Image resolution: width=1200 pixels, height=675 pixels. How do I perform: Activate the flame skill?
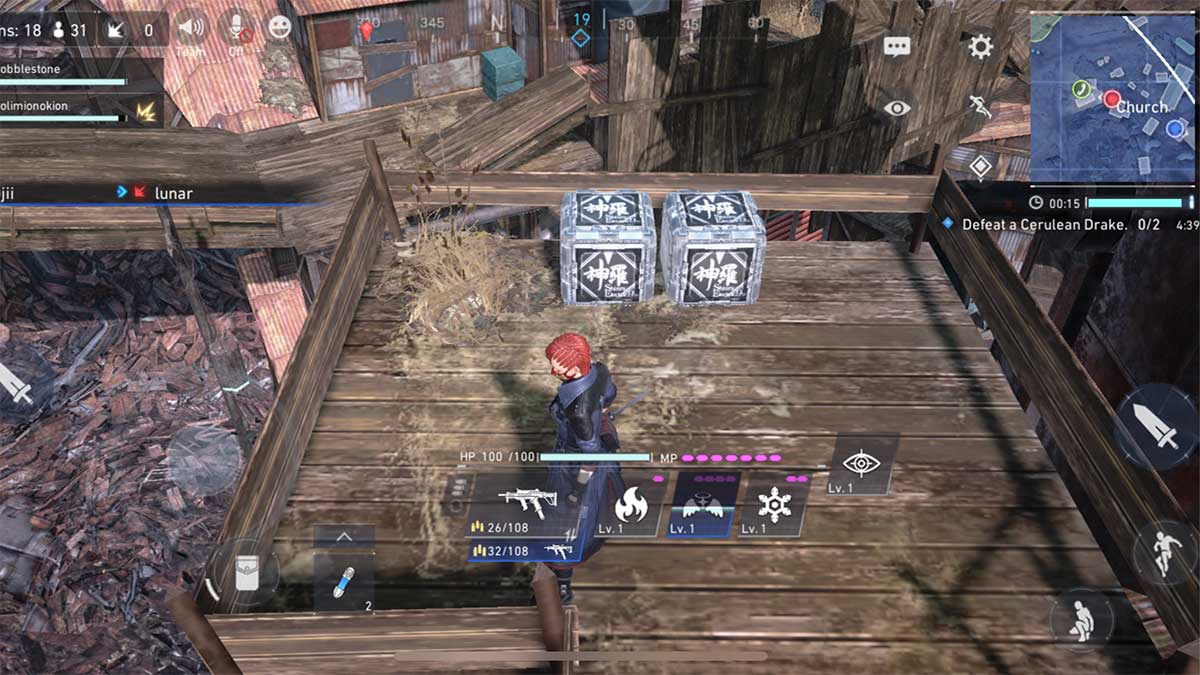tap(631, 507)
